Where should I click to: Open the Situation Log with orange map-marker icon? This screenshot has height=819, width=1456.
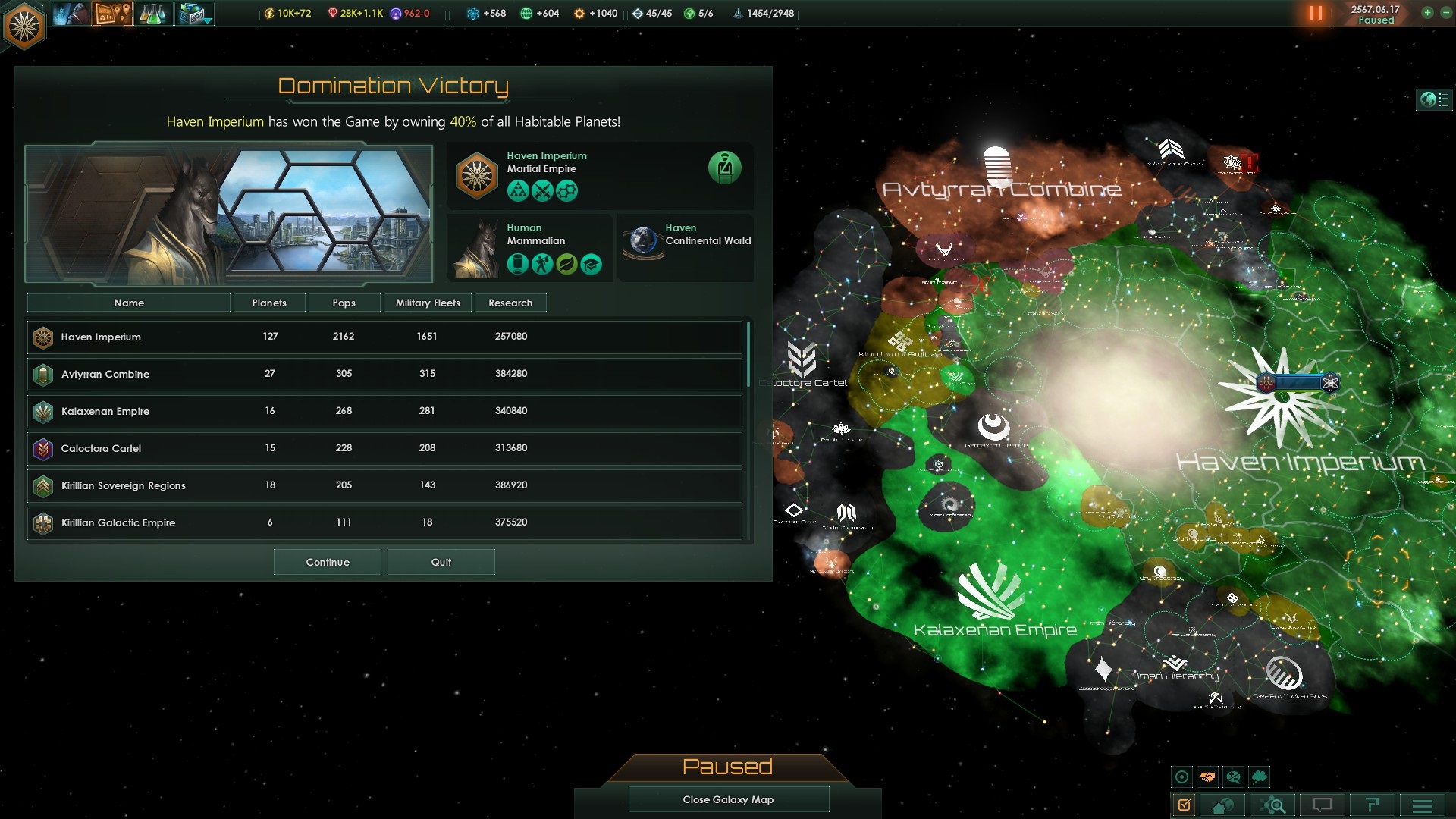tap(113, 14)
